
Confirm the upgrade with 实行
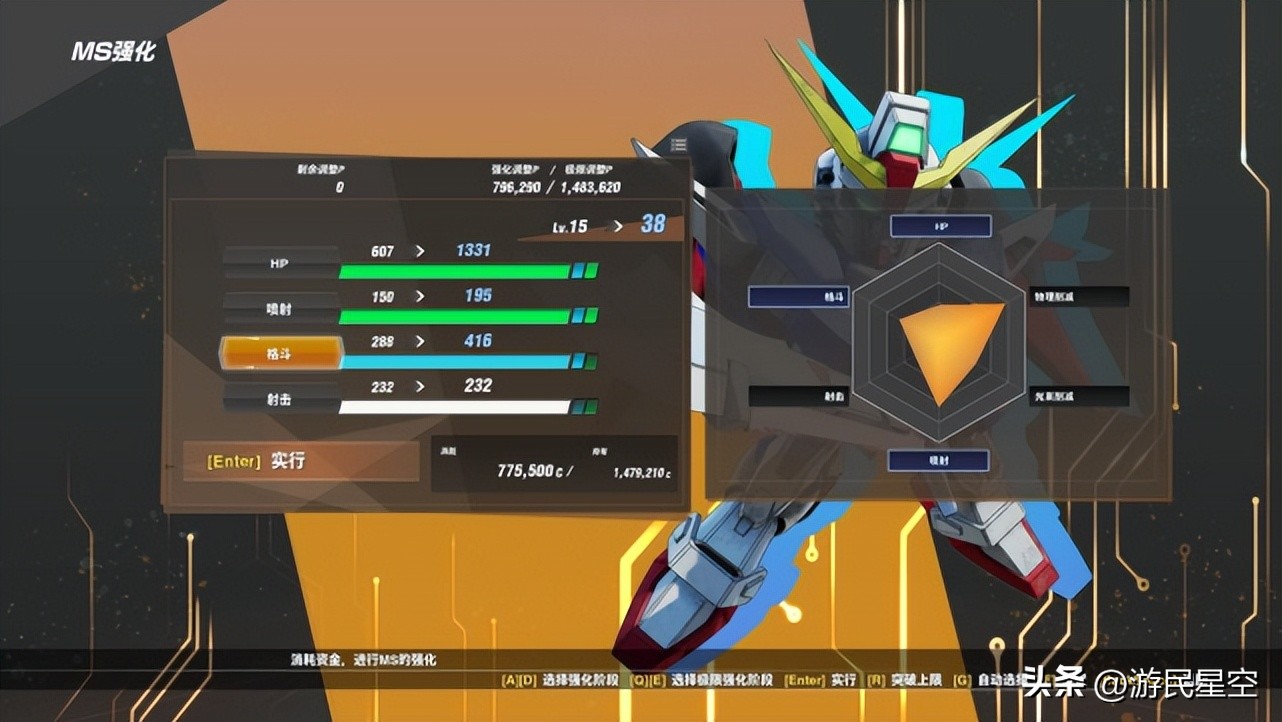pyautogui.click(x=301, y=461)
